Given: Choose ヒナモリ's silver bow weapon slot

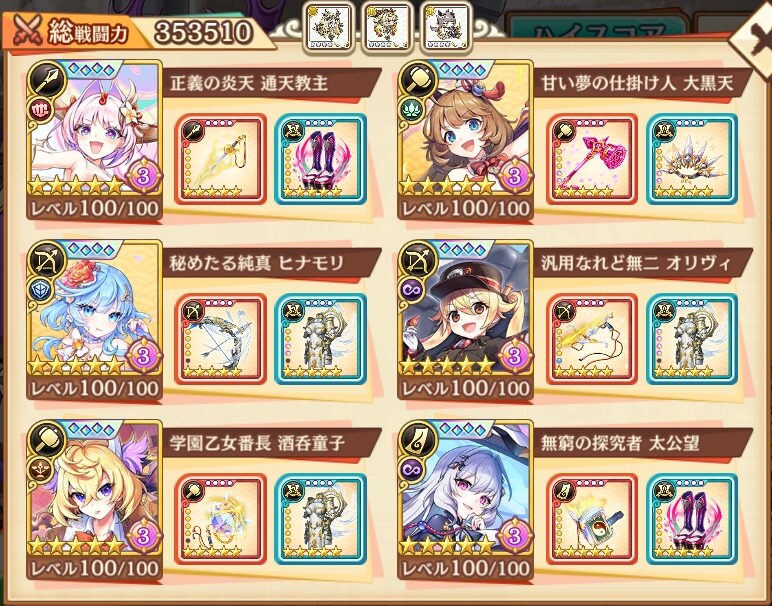Looking at the screenshot, I should tap(222, 340).
